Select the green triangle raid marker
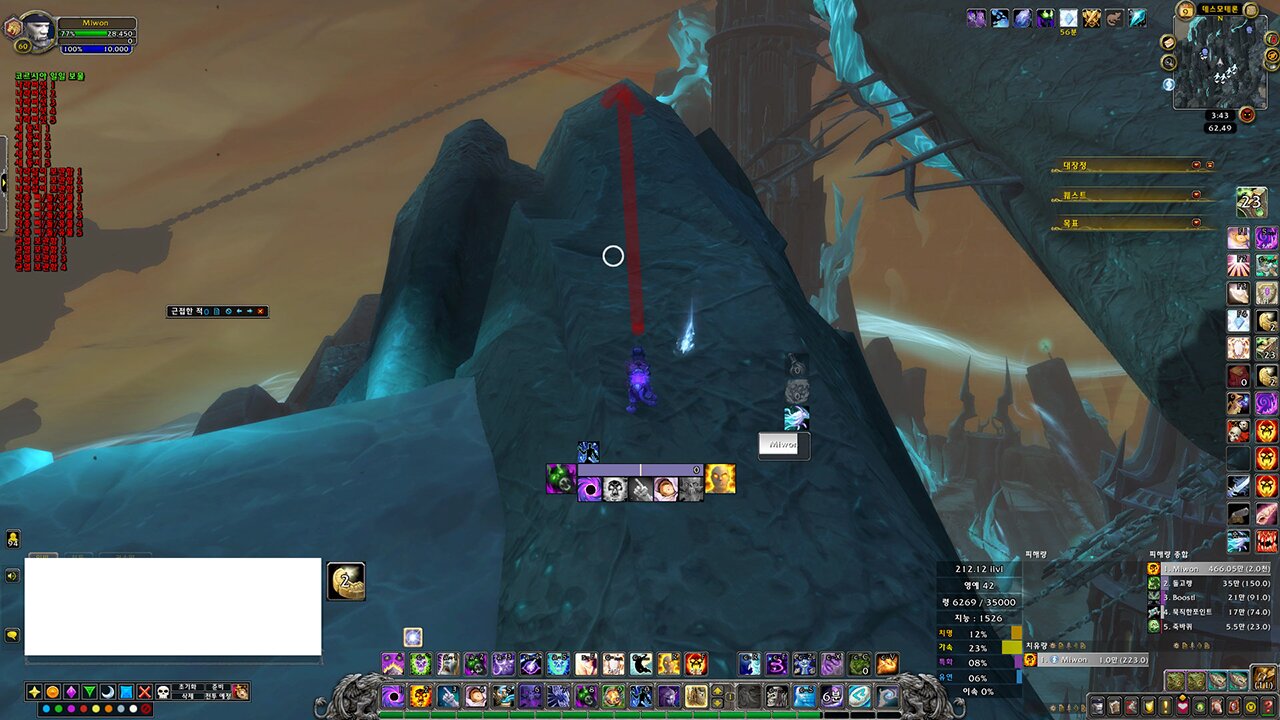The image size is (1280, 720). click(x=89, y=692)
